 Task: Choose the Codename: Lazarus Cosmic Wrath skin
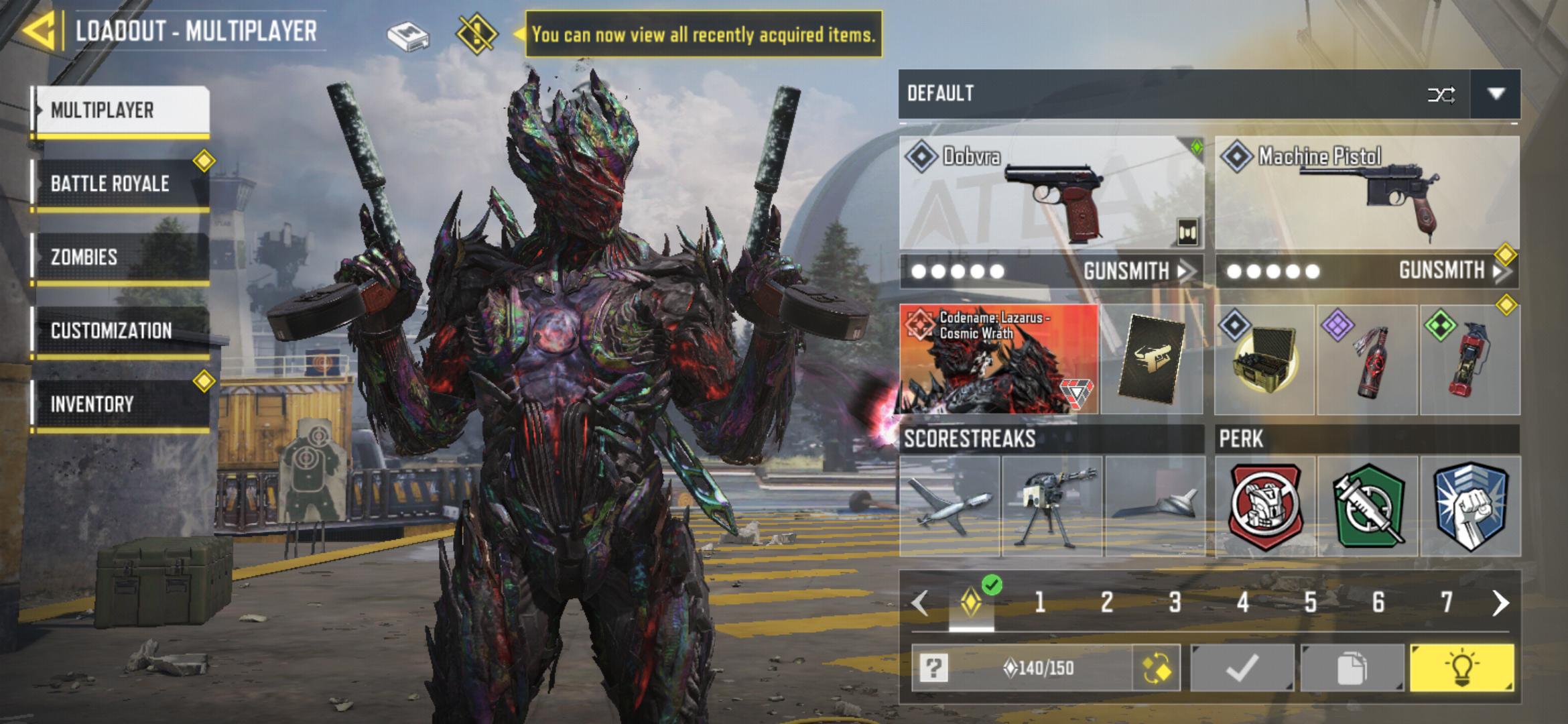point(998,359)
